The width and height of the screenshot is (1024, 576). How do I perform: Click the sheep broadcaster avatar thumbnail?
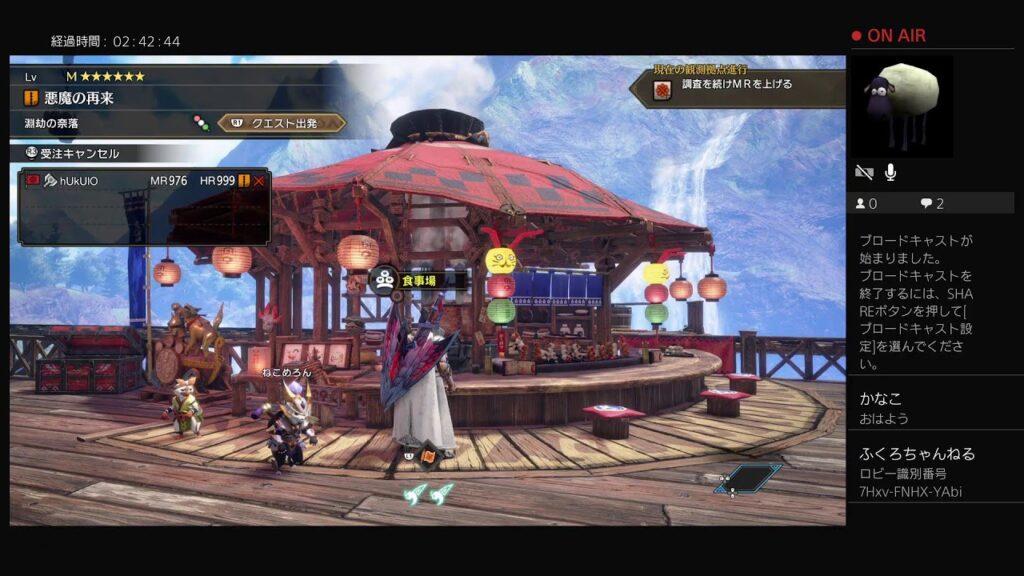(x=901, y=106)
